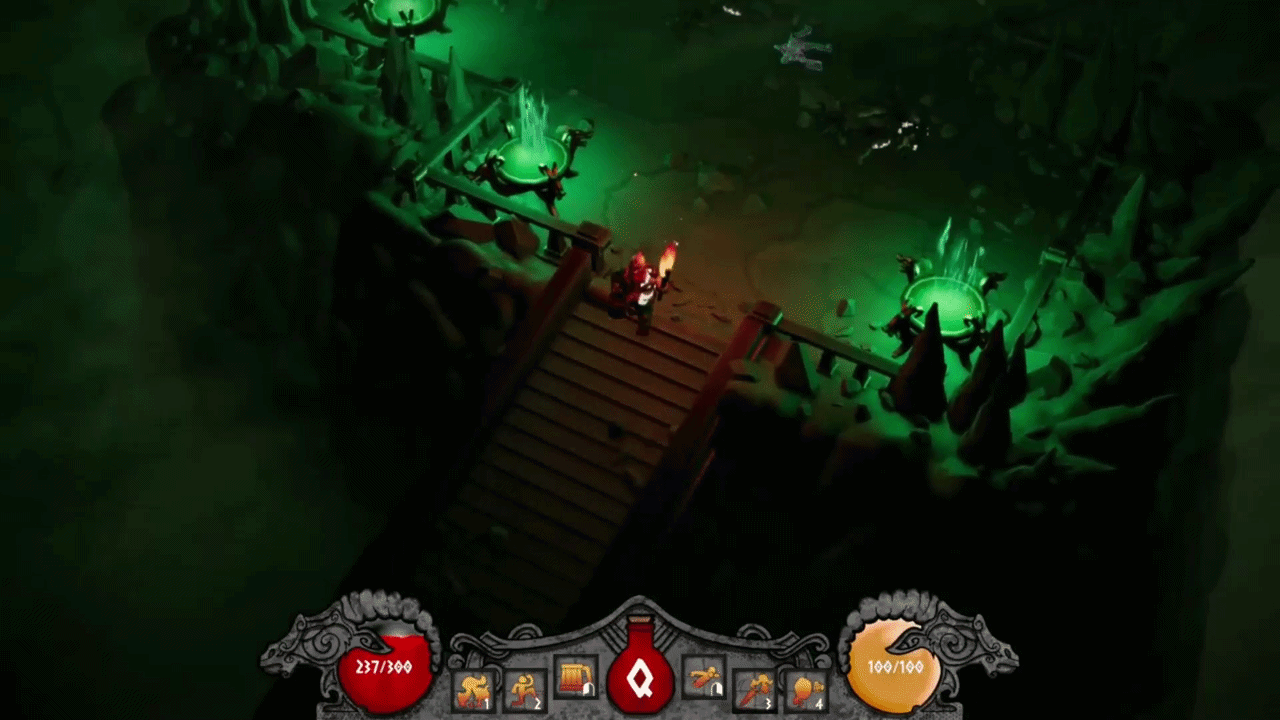1280x720 pixels.
Task: Select the mug item slot
Action: click(575, 678)
